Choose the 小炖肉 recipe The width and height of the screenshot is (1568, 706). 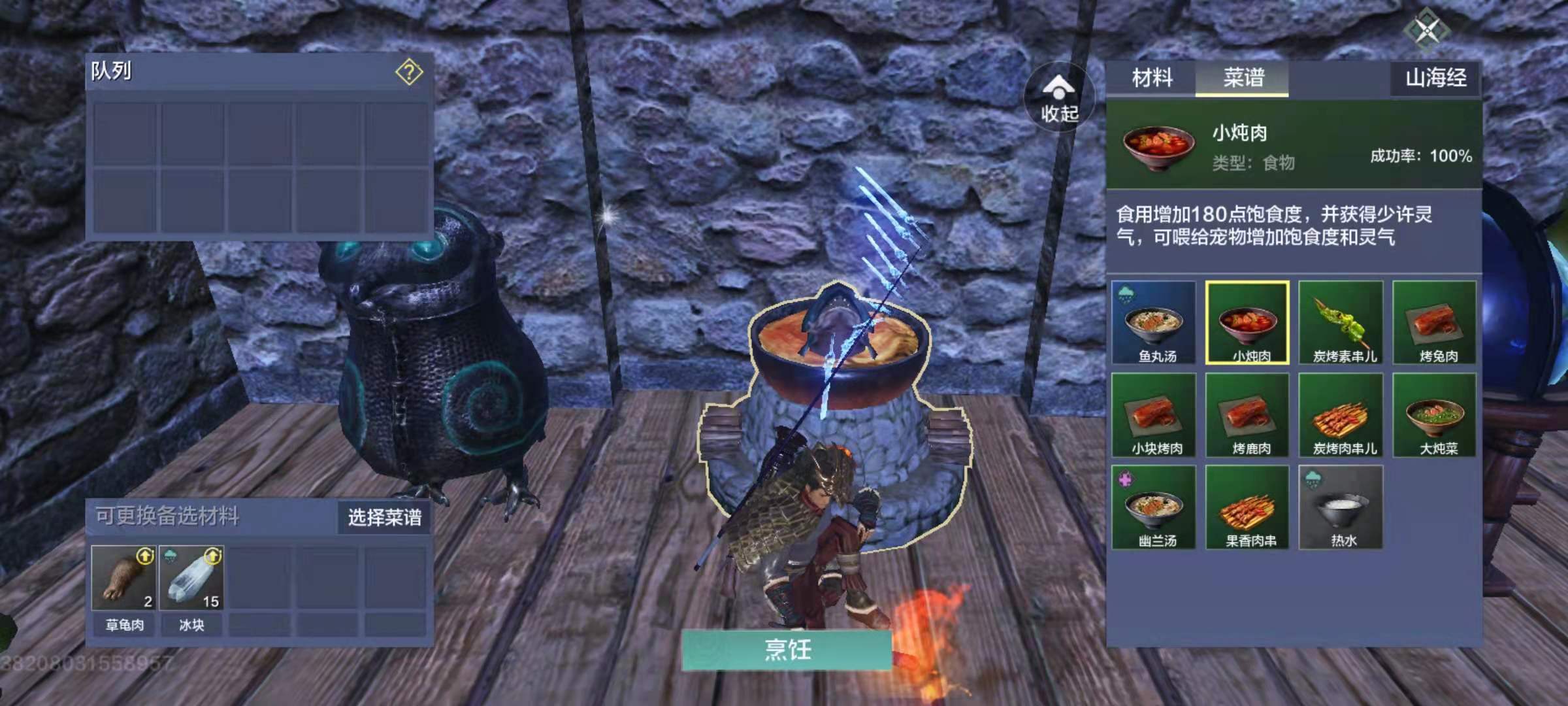[1247, 323]
